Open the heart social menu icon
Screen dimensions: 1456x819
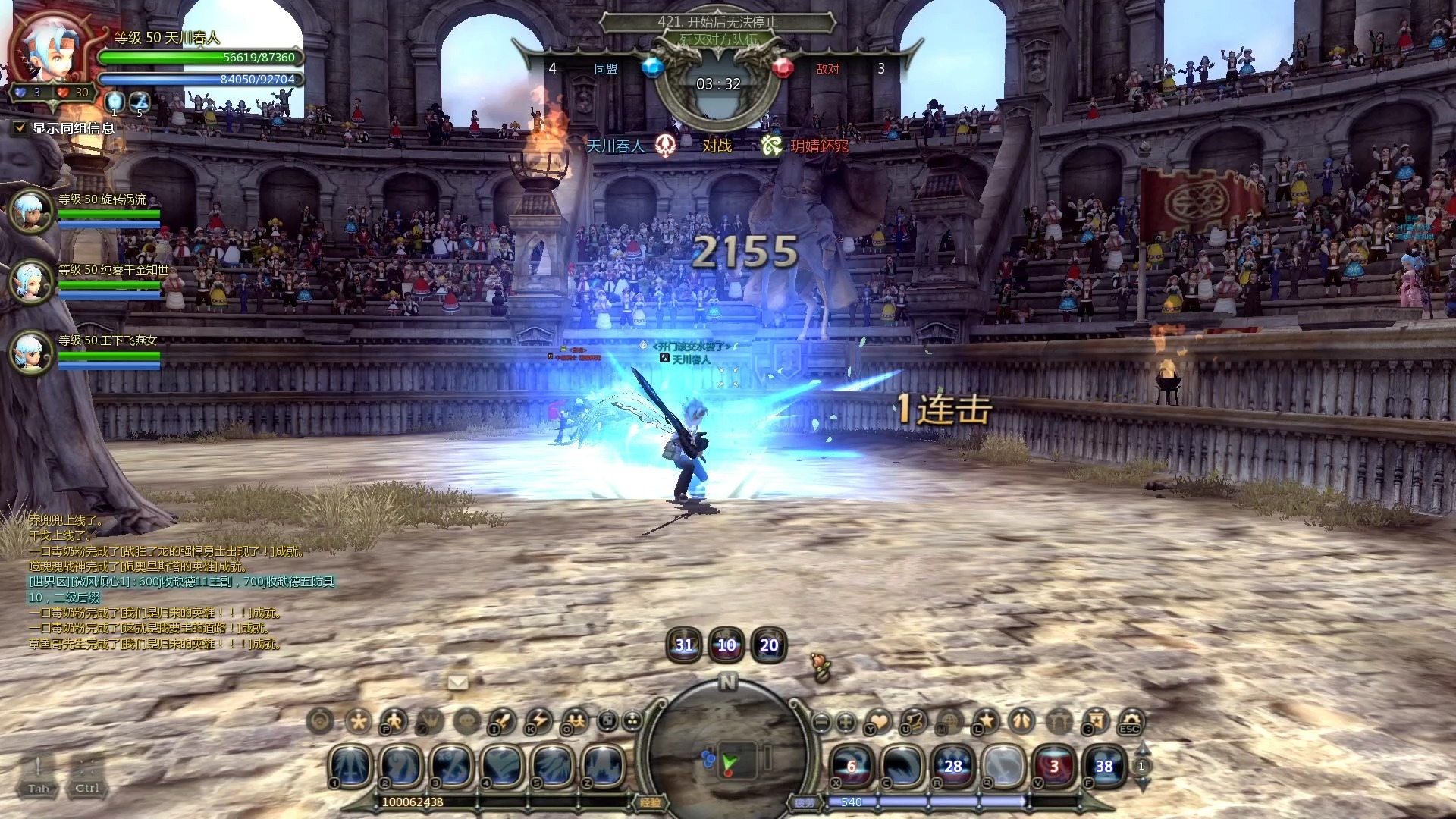coord(878,720)
